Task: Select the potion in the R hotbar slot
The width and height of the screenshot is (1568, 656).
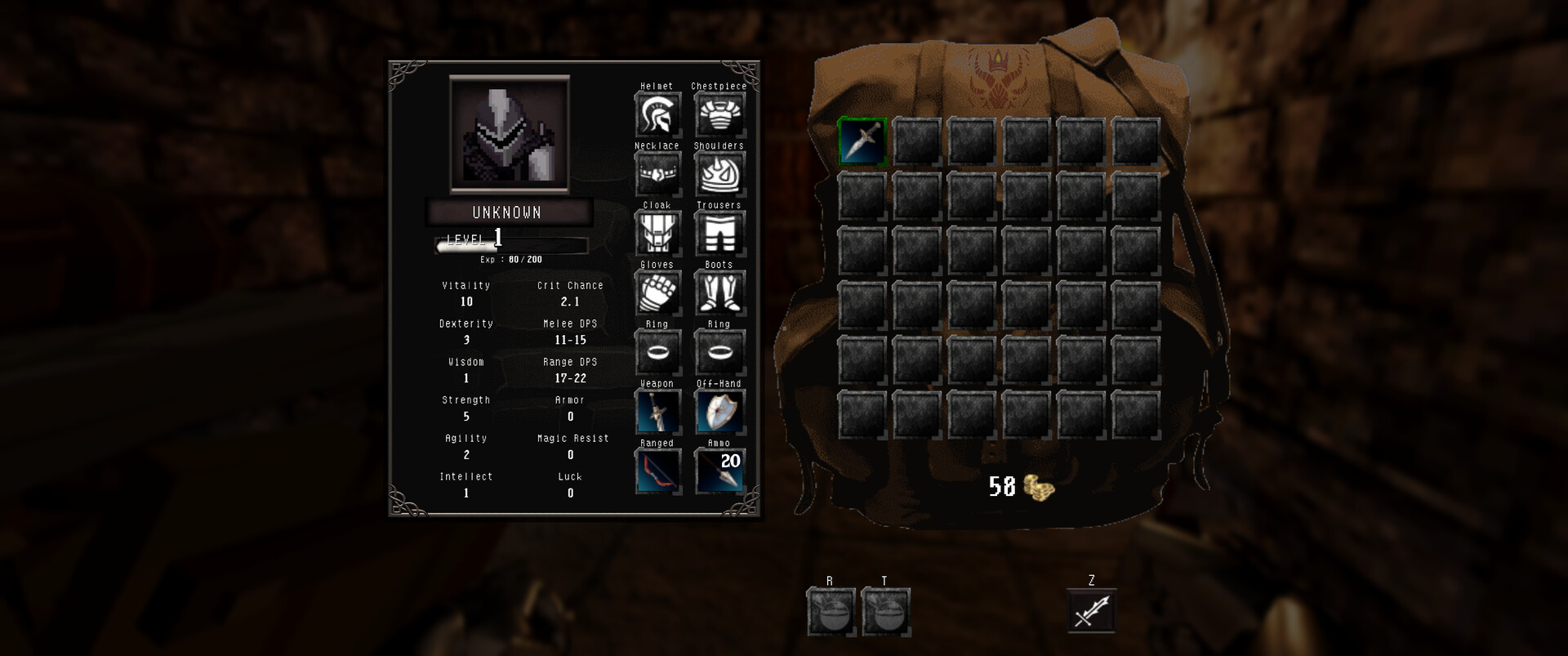Action: (831, 611)
